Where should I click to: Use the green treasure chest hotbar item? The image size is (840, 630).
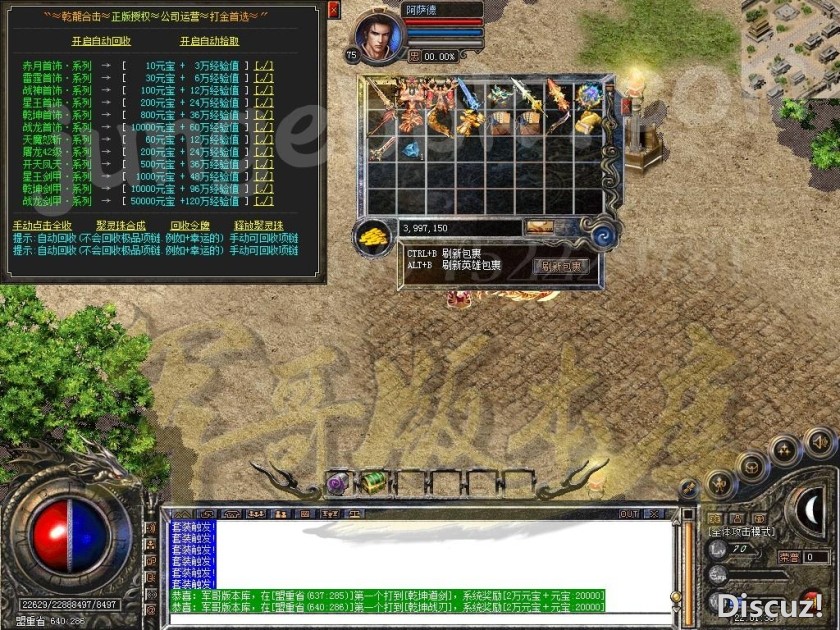(x=375, y=483)
